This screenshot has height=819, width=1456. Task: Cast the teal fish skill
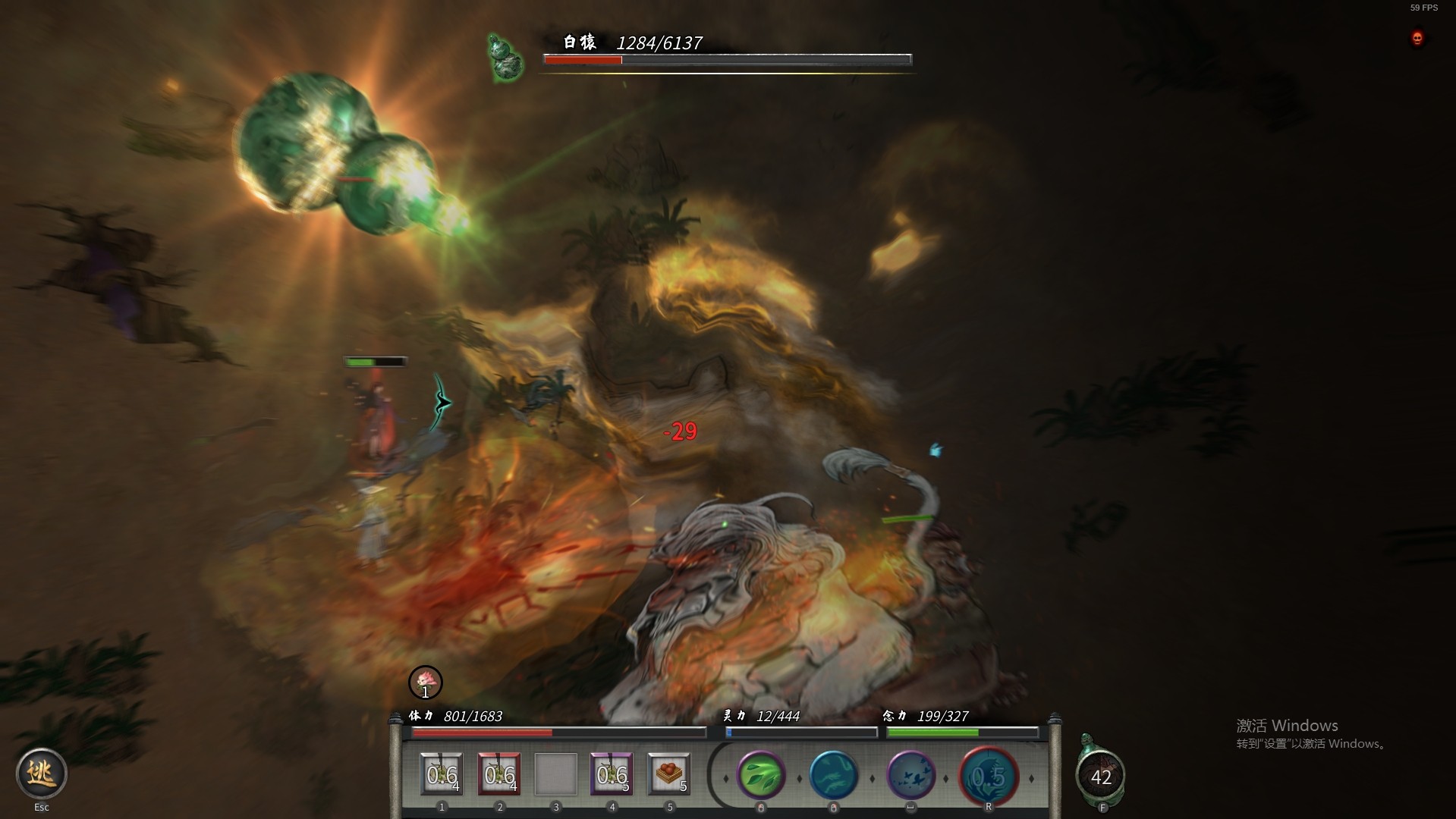pos(833,775)
